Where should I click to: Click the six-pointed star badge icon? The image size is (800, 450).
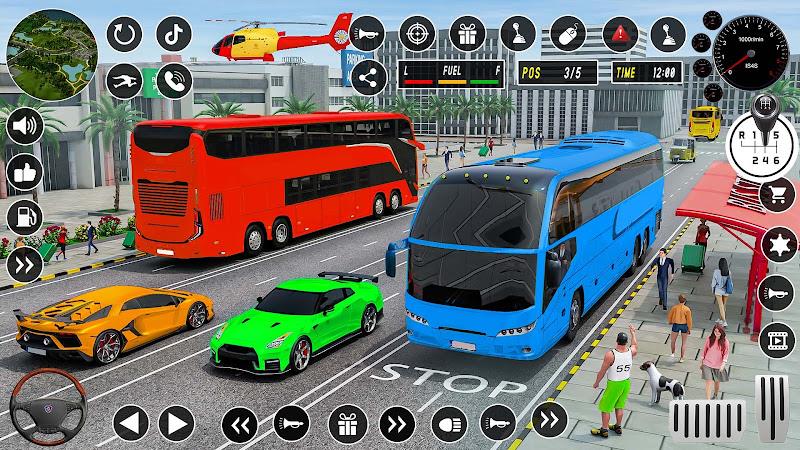[x=775, y=243]
